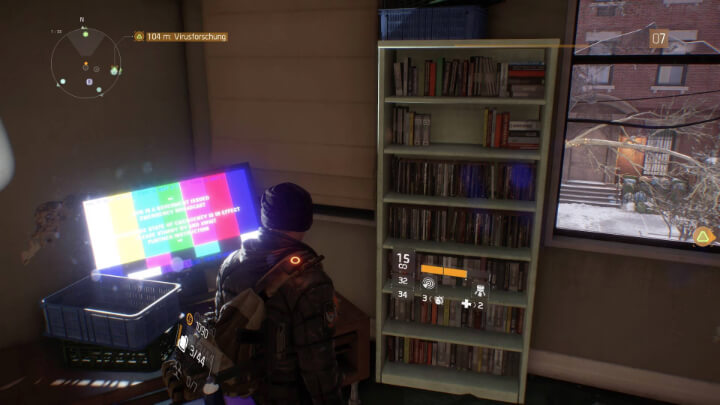Open the circular minimap

tap(87, 62)
